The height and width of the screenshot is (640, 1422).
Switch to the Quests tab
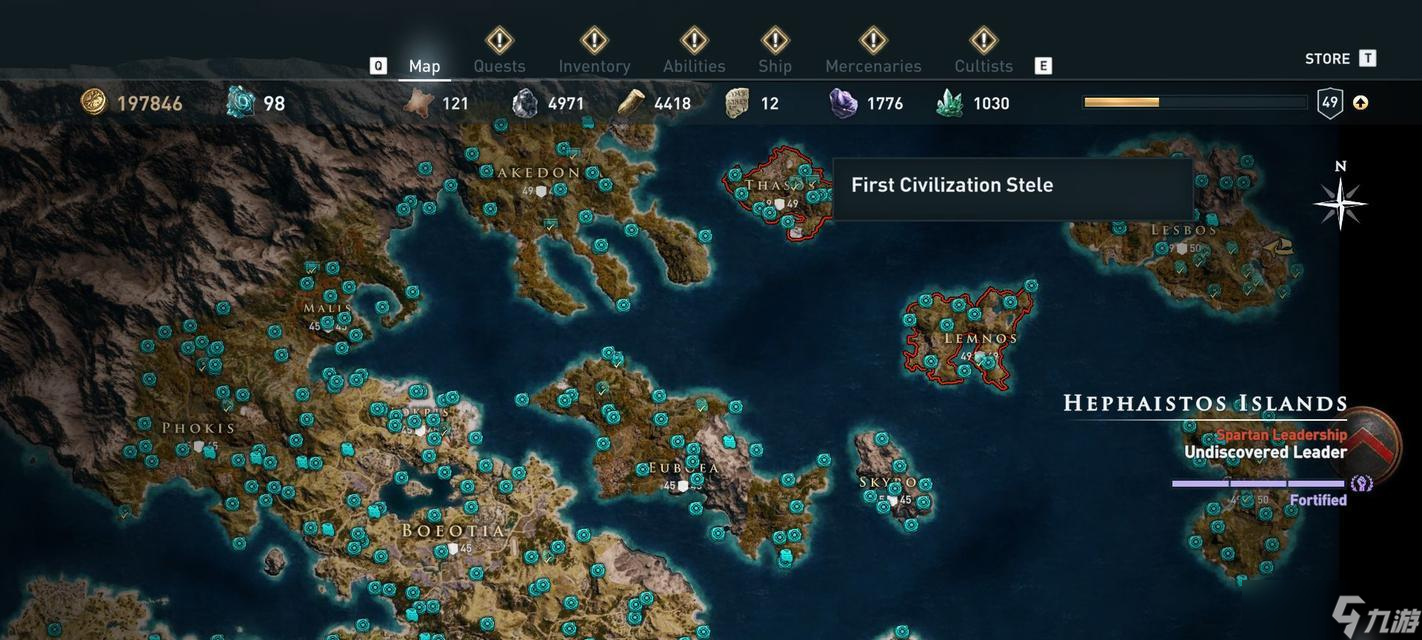coord(499,66)
